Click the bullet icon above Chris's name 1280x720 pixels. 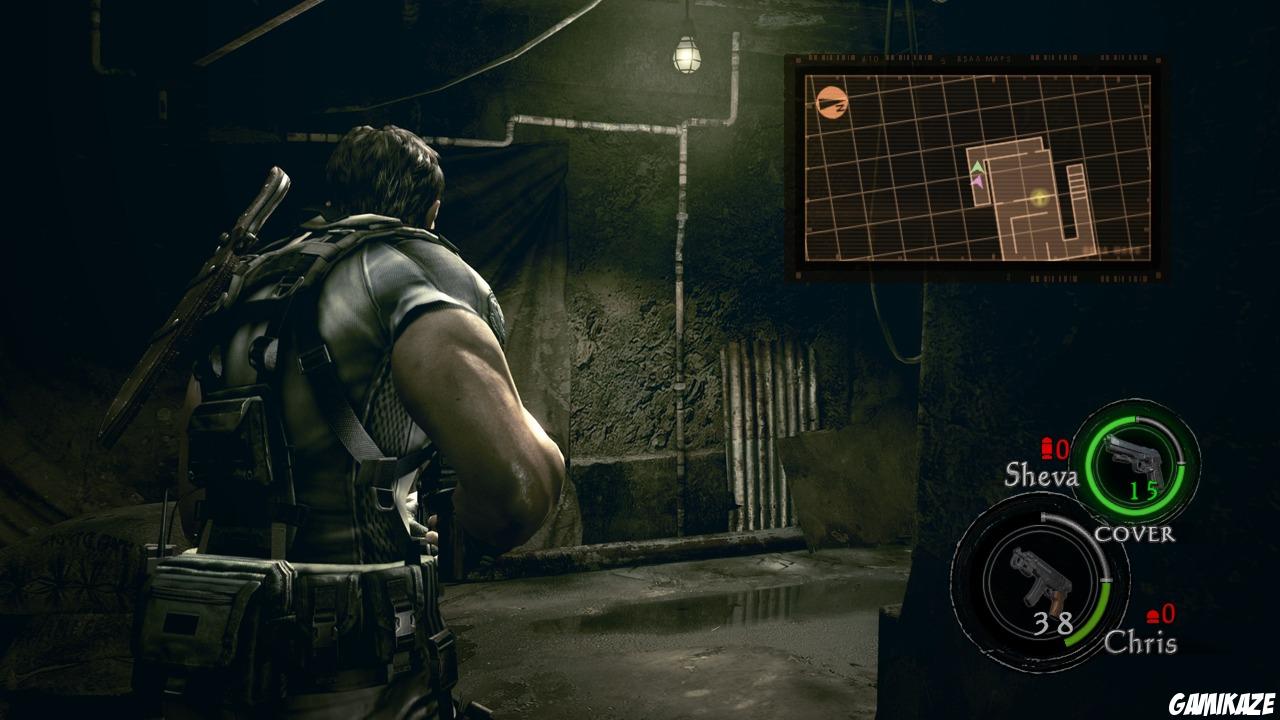click(1152, 618)
